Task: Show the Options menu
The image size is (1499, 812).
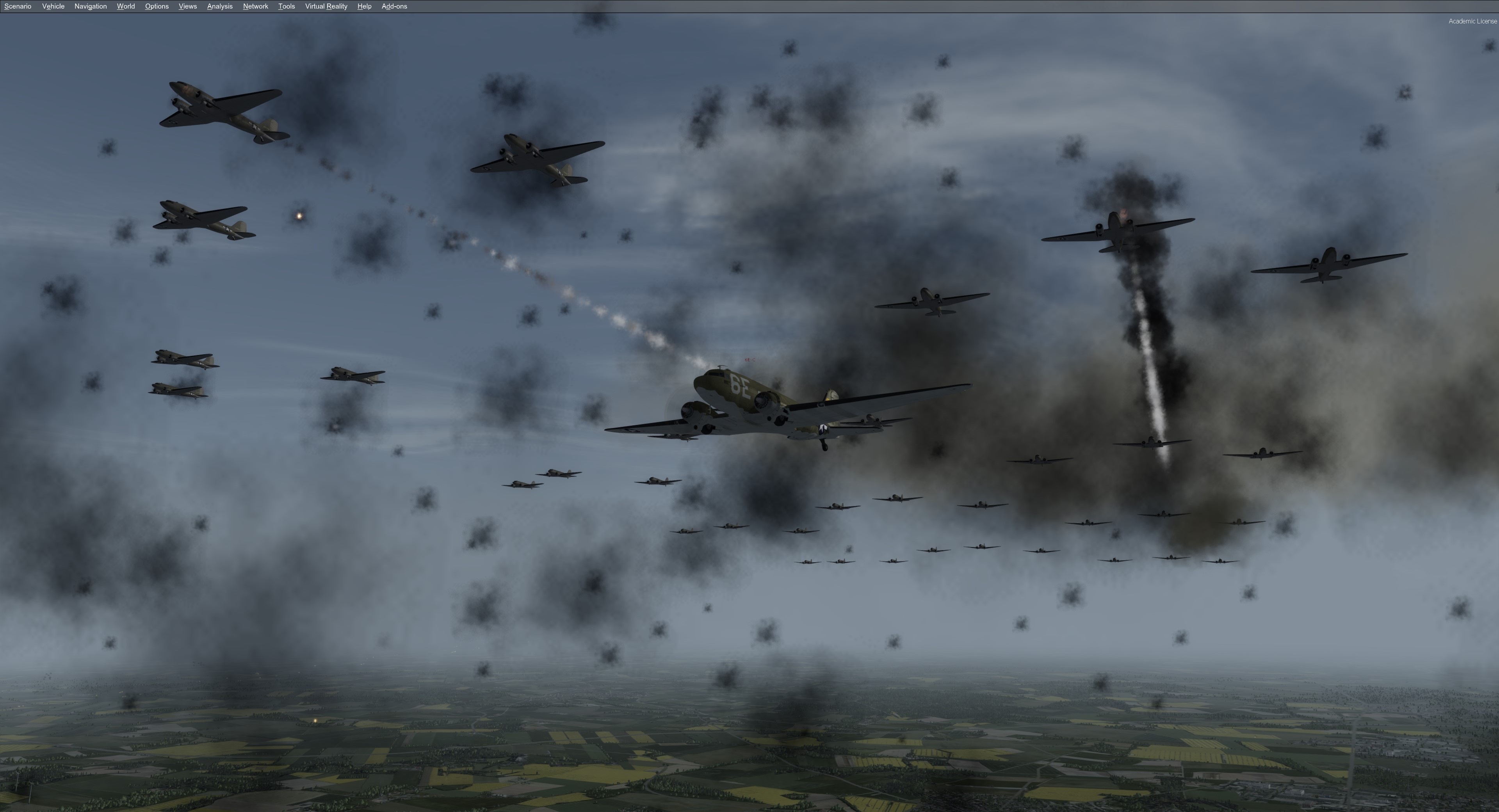Action: (x=157, y=6)
